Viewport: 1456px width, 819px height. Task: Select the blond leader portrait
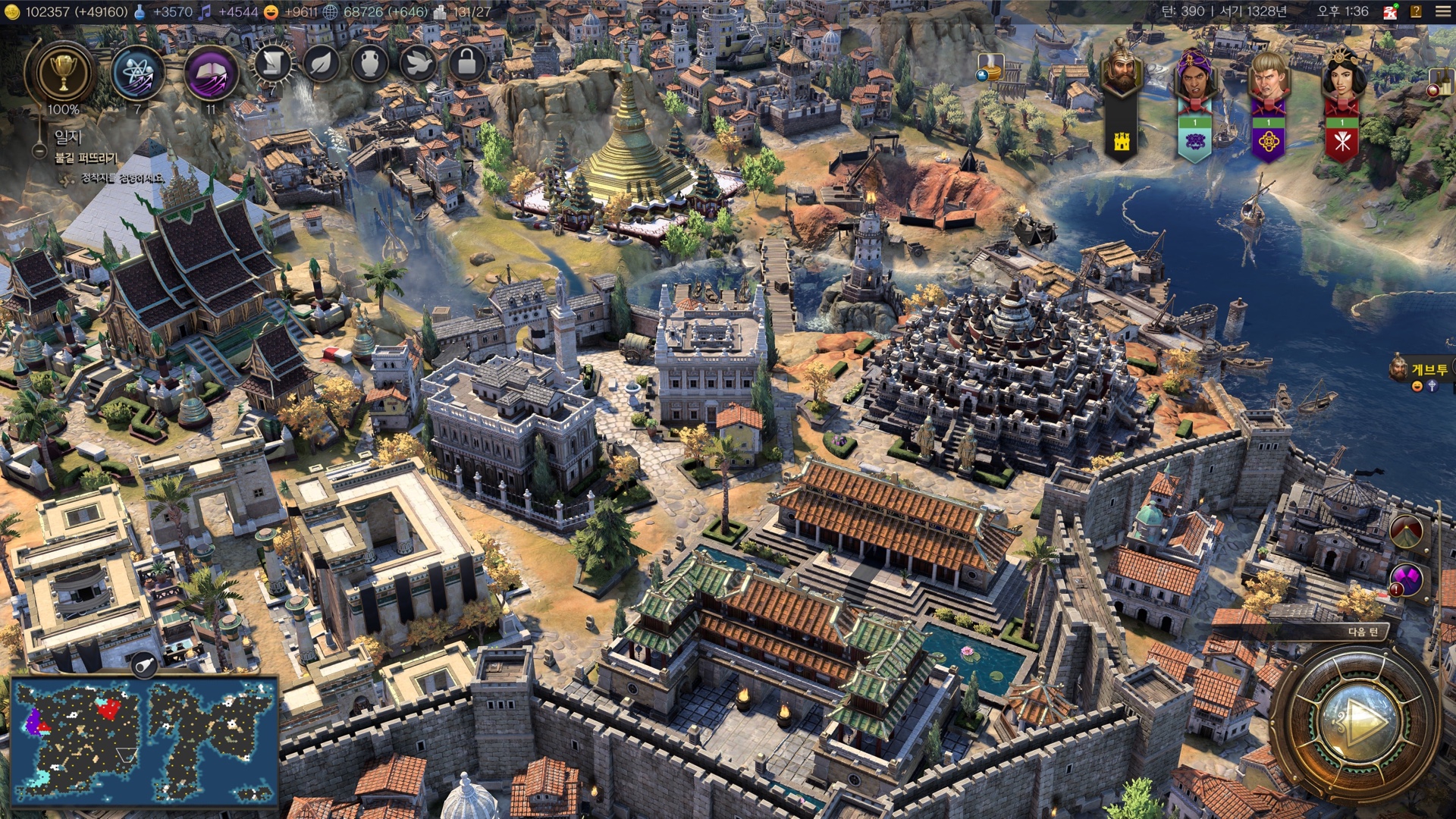1268,77
